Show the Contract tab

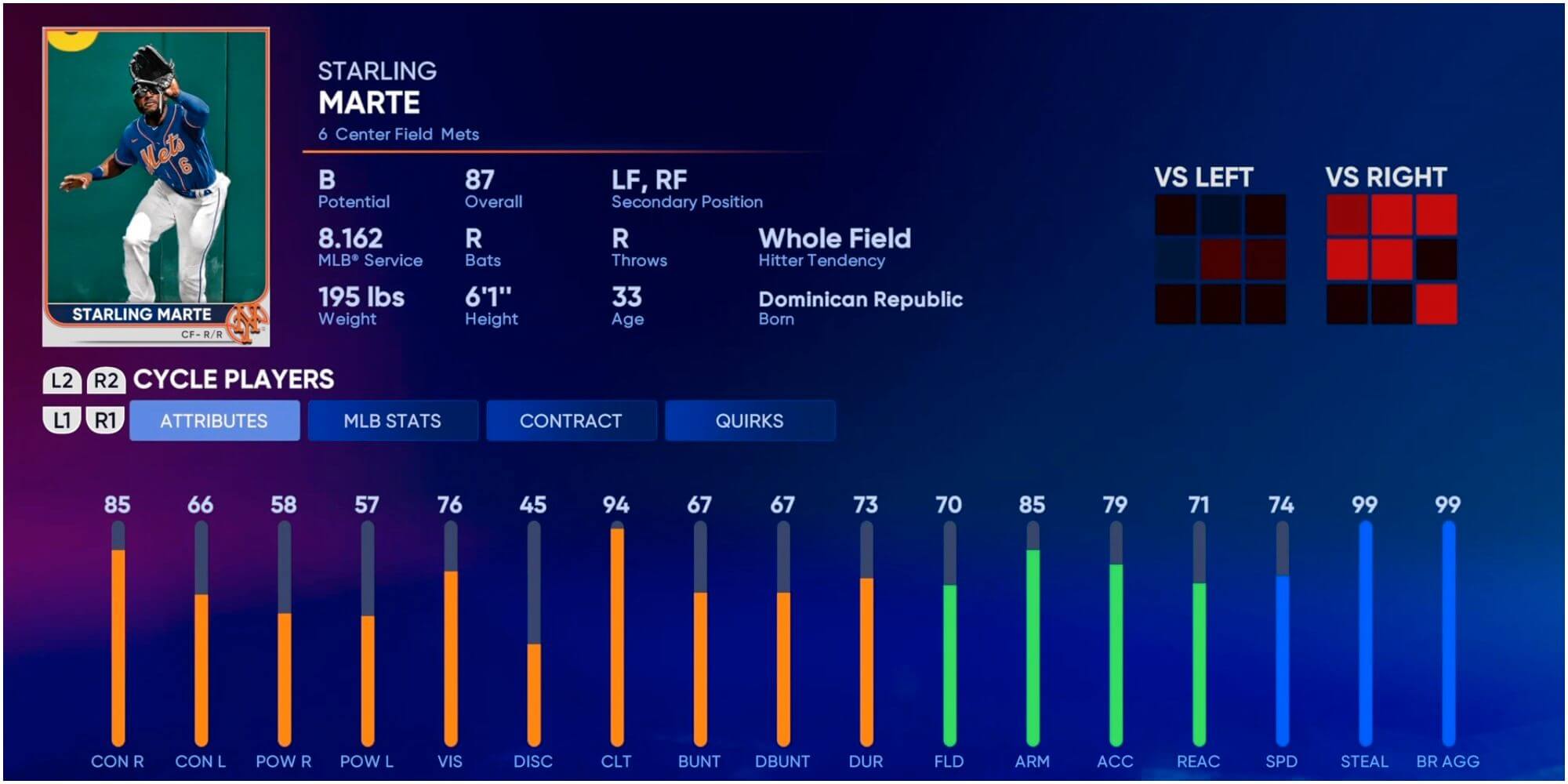click(x=571, y=421)
